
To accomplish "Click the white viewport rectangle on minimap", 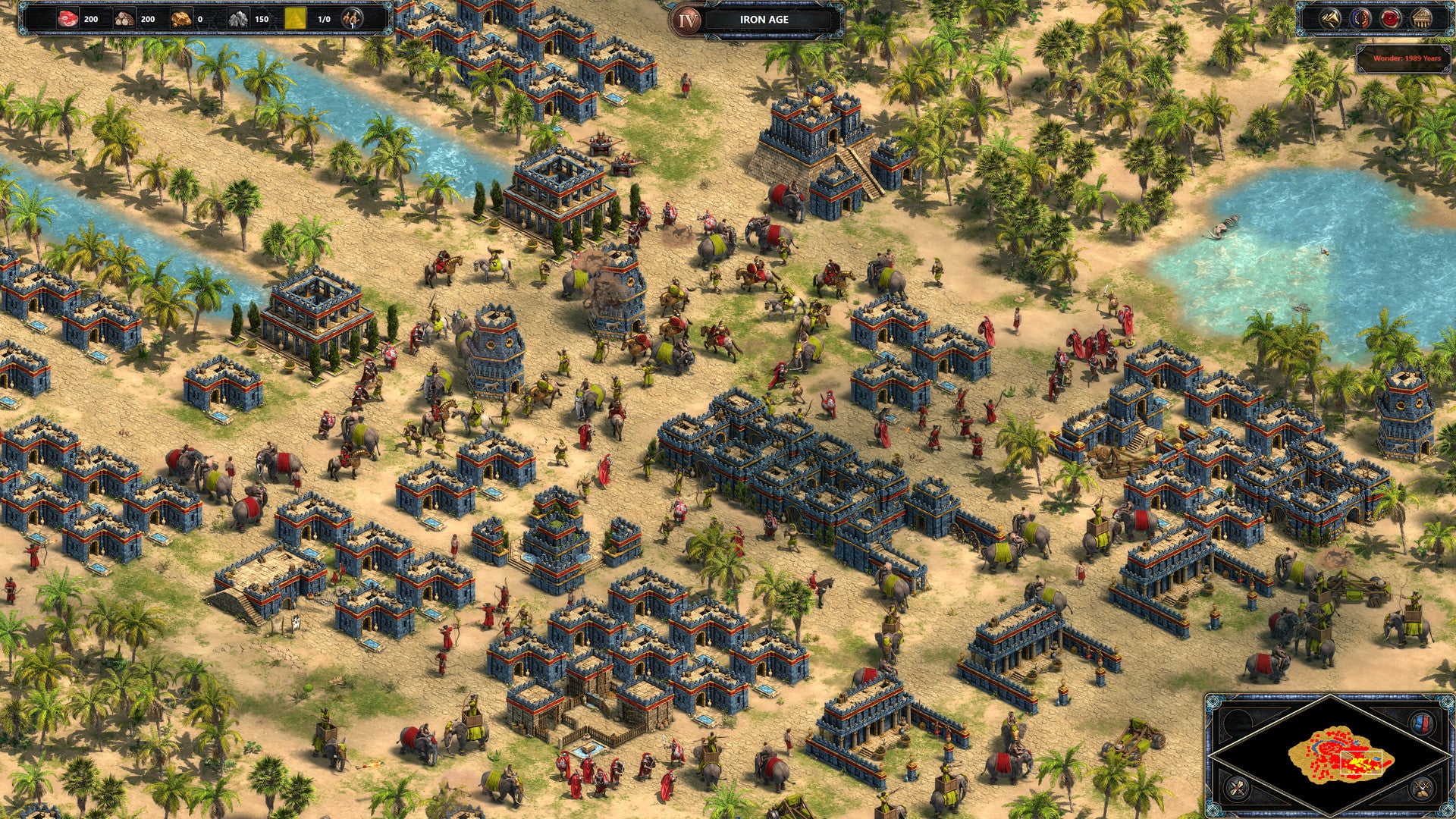I will (1361, 762).
